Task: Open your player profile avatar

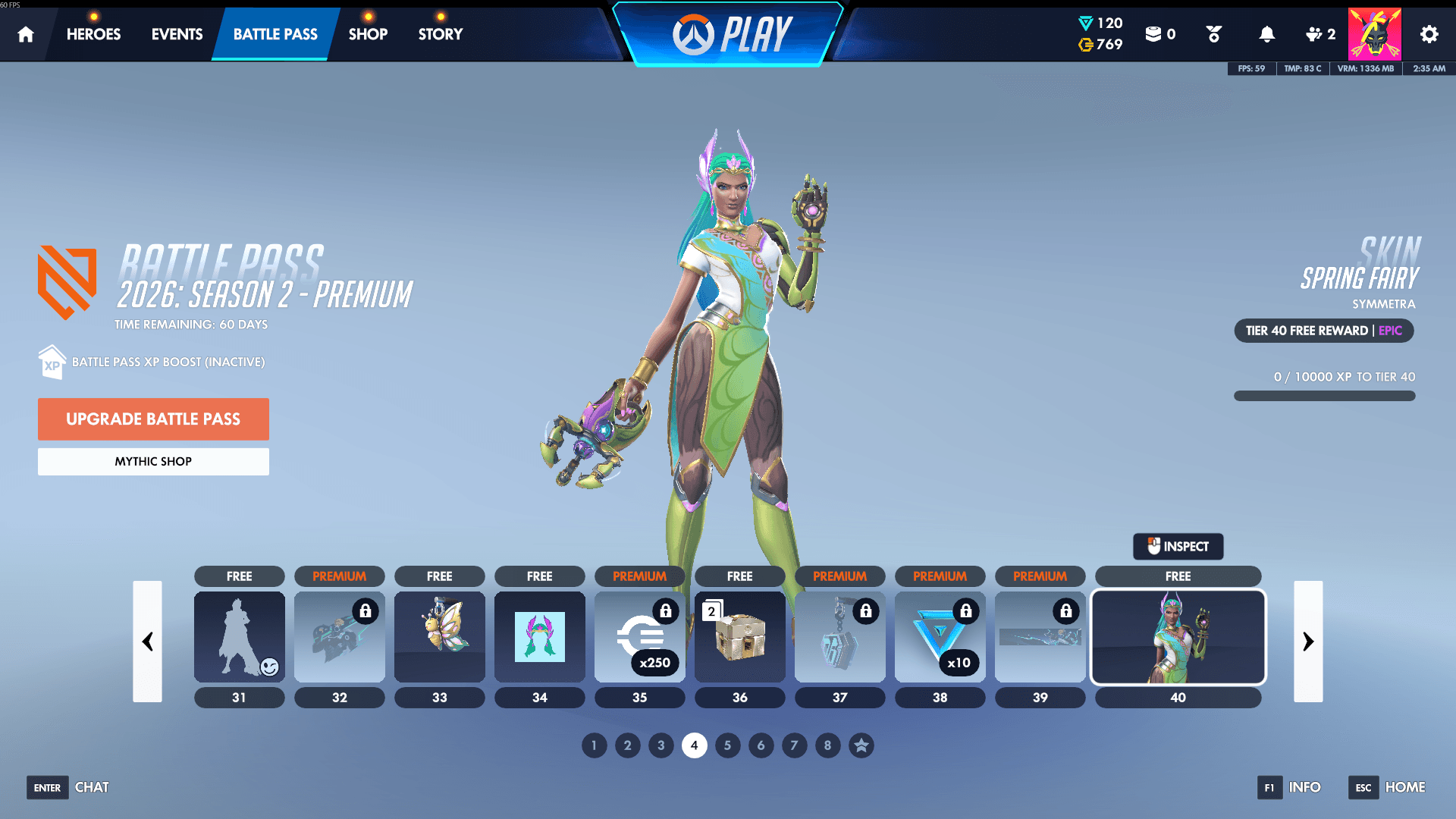Action: 1375,33
